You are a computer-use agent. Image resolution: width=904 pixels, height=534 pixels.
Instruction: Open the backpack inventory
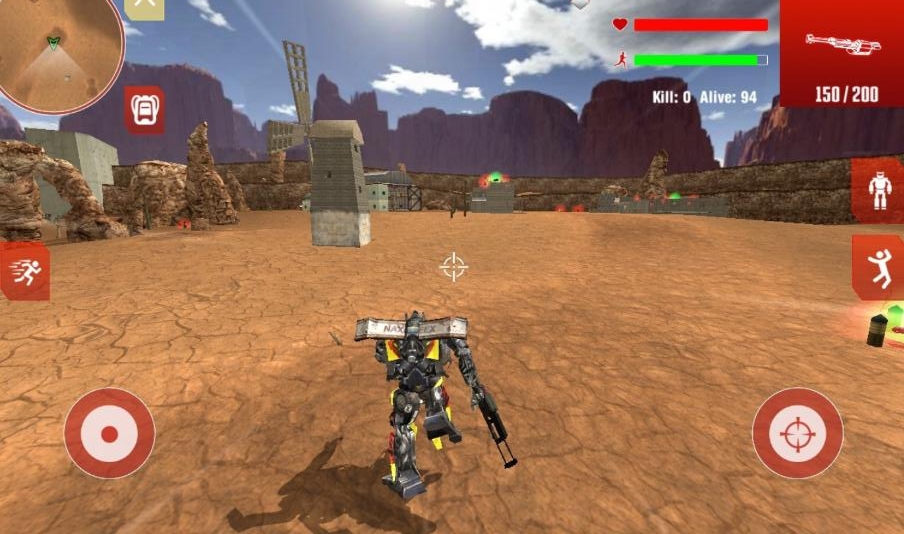coord(144,108)
